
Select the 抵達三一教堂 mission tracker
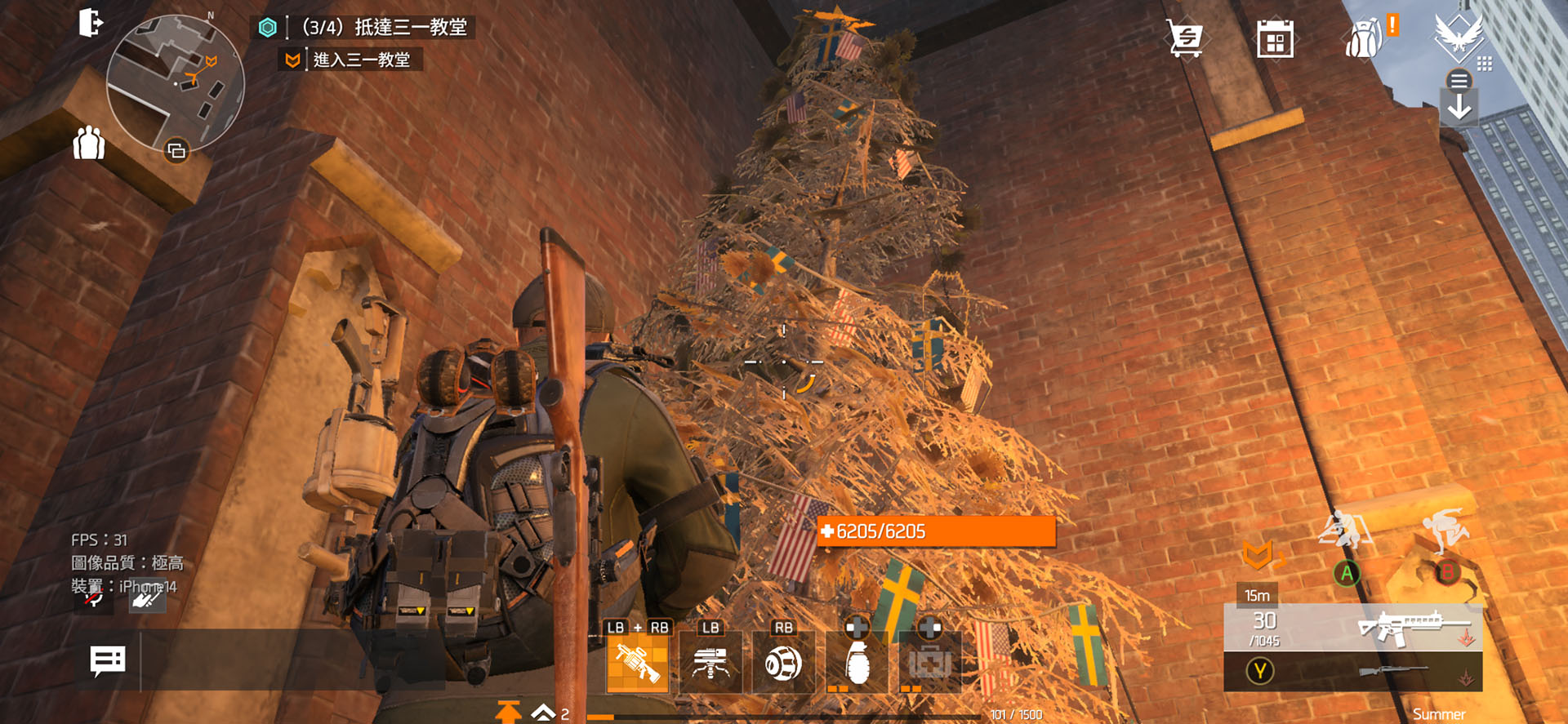click(x=384, y=28)
